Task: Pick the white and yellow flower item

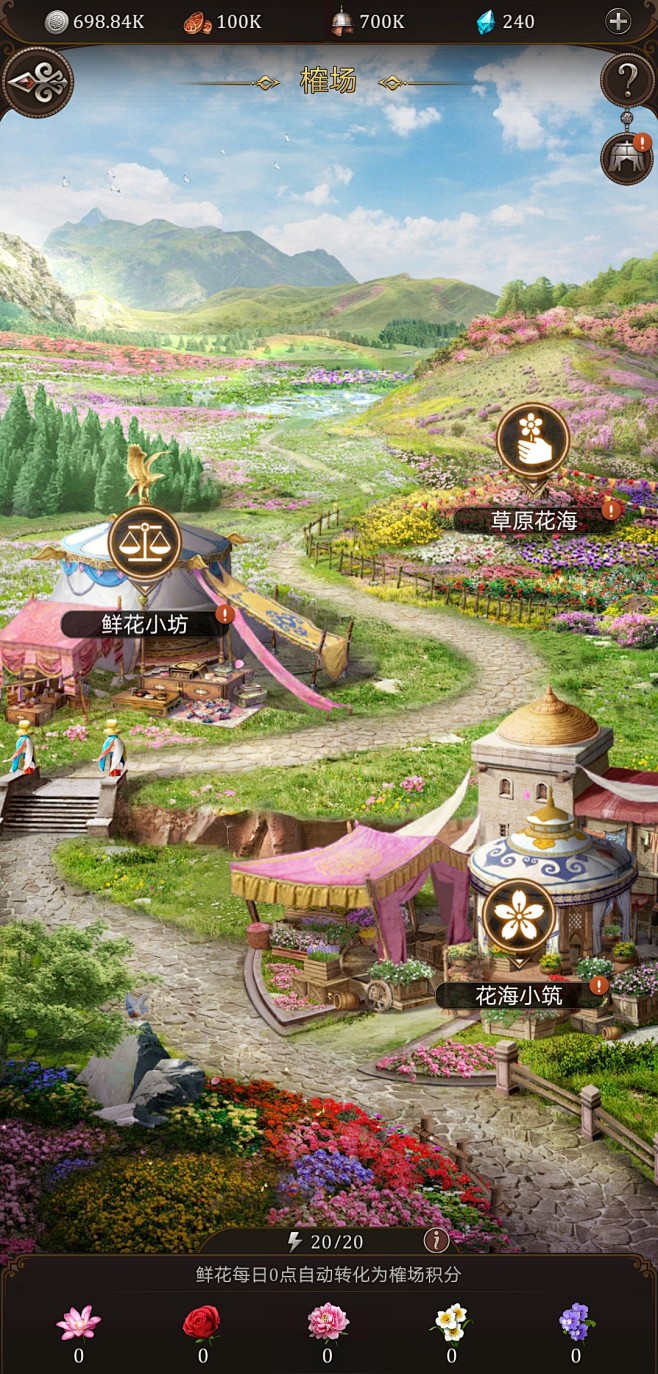Action: pos(451,1323)
